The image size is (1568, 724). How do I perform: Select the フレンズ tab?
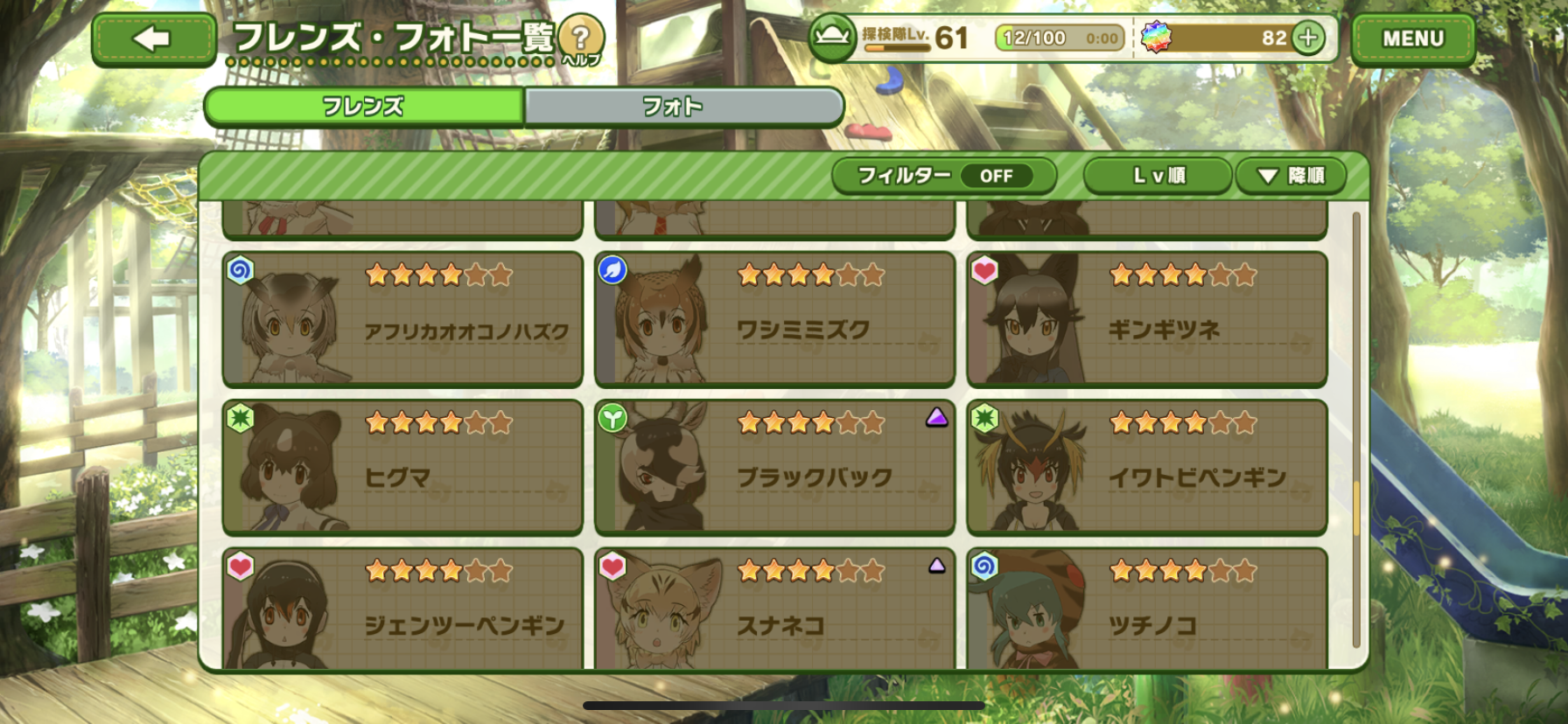[364, 107]
